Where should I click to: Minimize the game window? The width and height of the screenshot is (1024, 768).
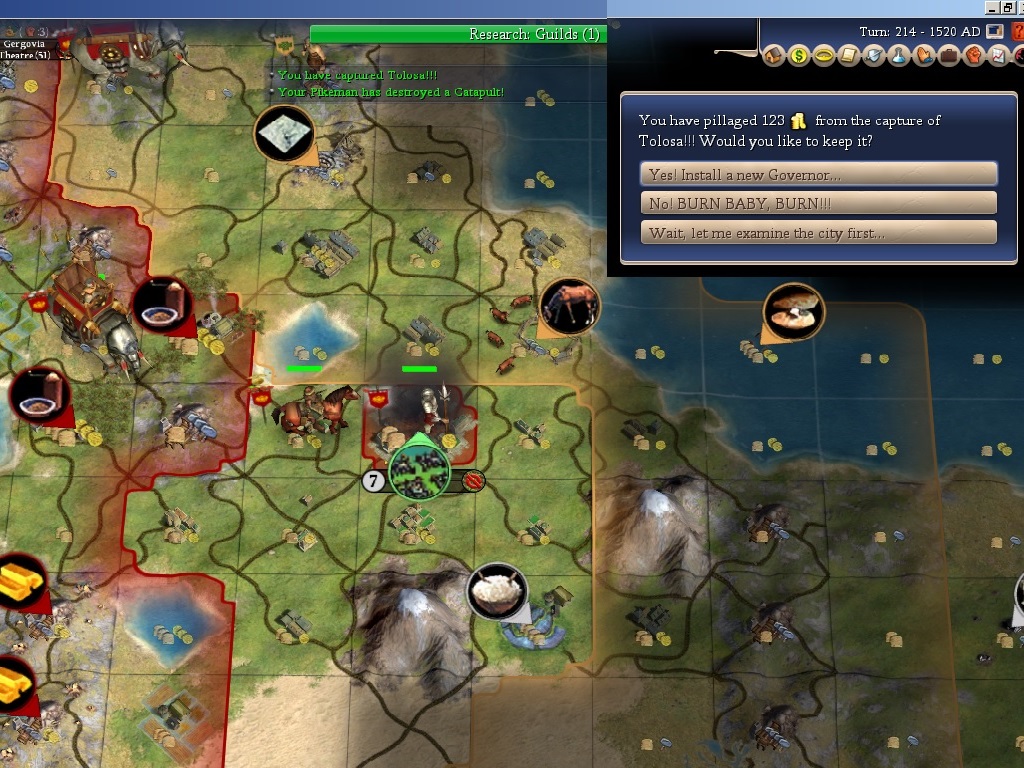point(992,7)
